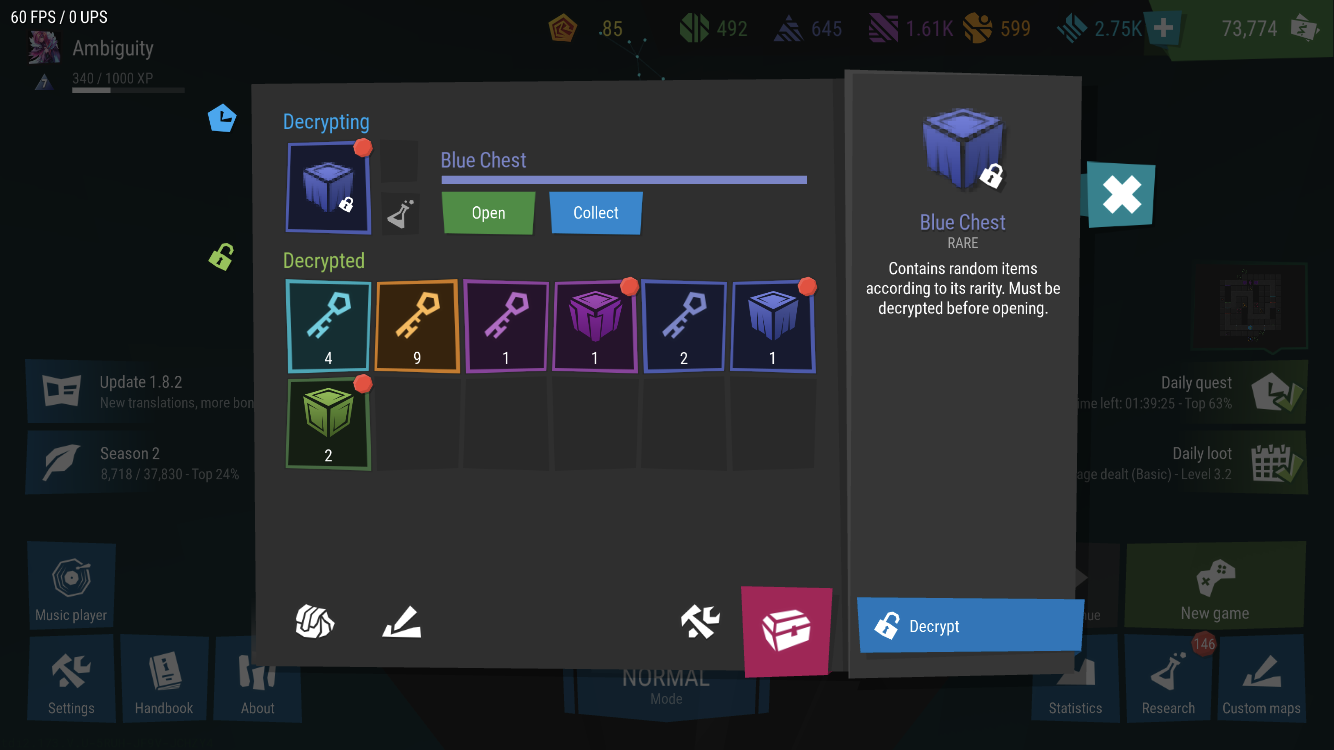Click the flask icon beside decrypting slot

[400, 214]
